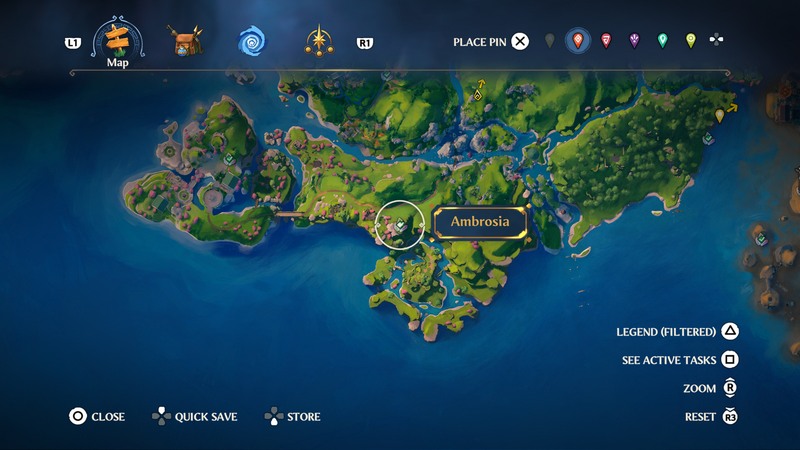Screen dimensions: 800x450
Task: Open the blue swirl tab
Action: (251, 42)
